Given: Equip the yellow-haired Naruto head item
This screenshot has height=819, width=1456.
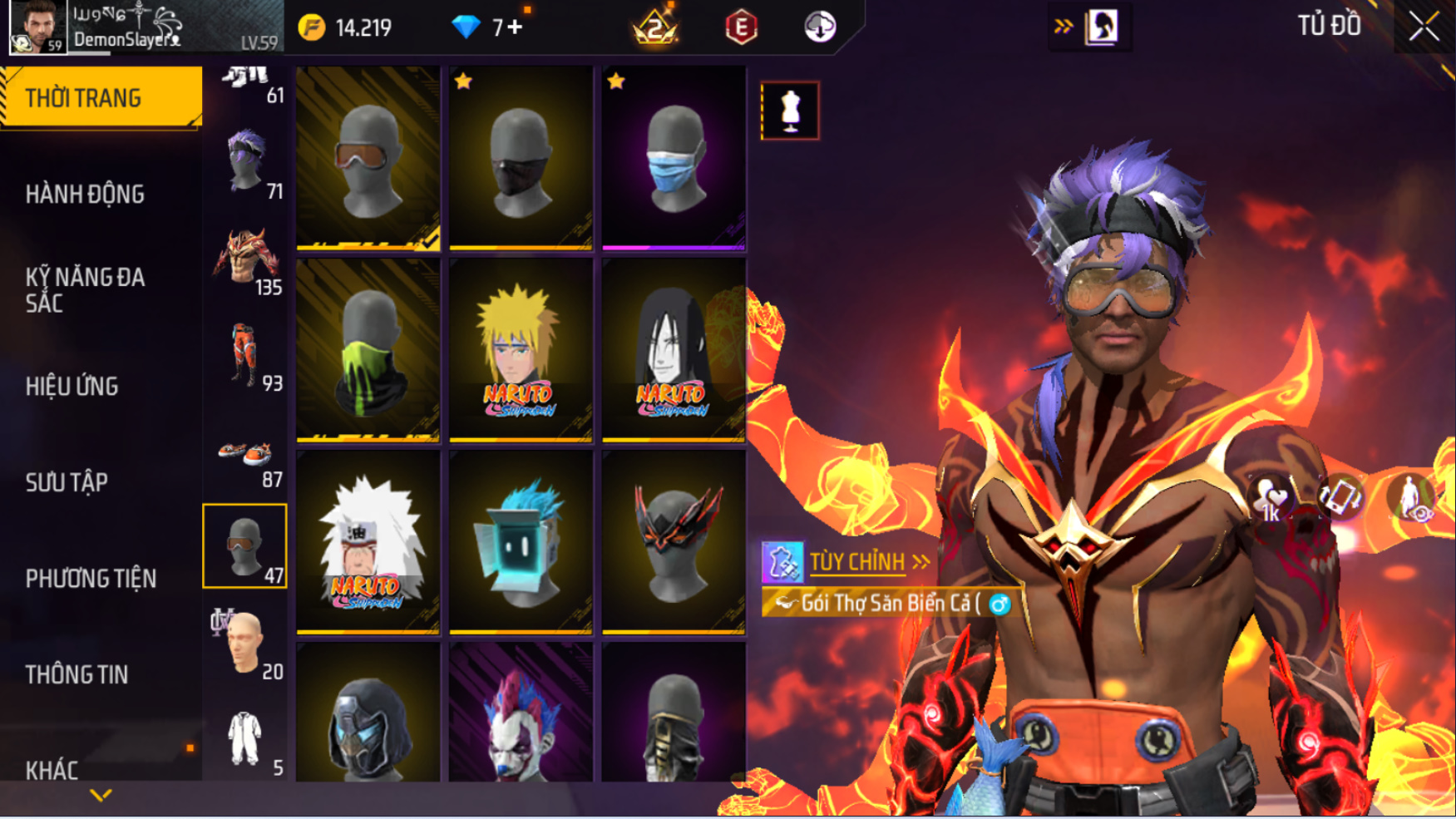Looking at the screenshot, I should (521, 350).
